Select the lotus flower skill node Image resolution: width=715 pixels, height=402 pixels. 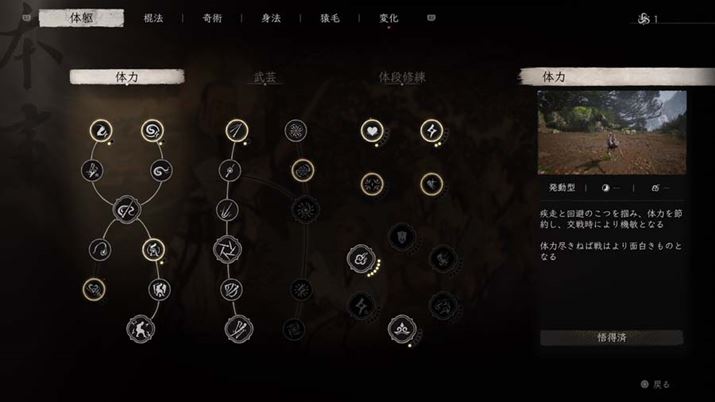[401, 327]
